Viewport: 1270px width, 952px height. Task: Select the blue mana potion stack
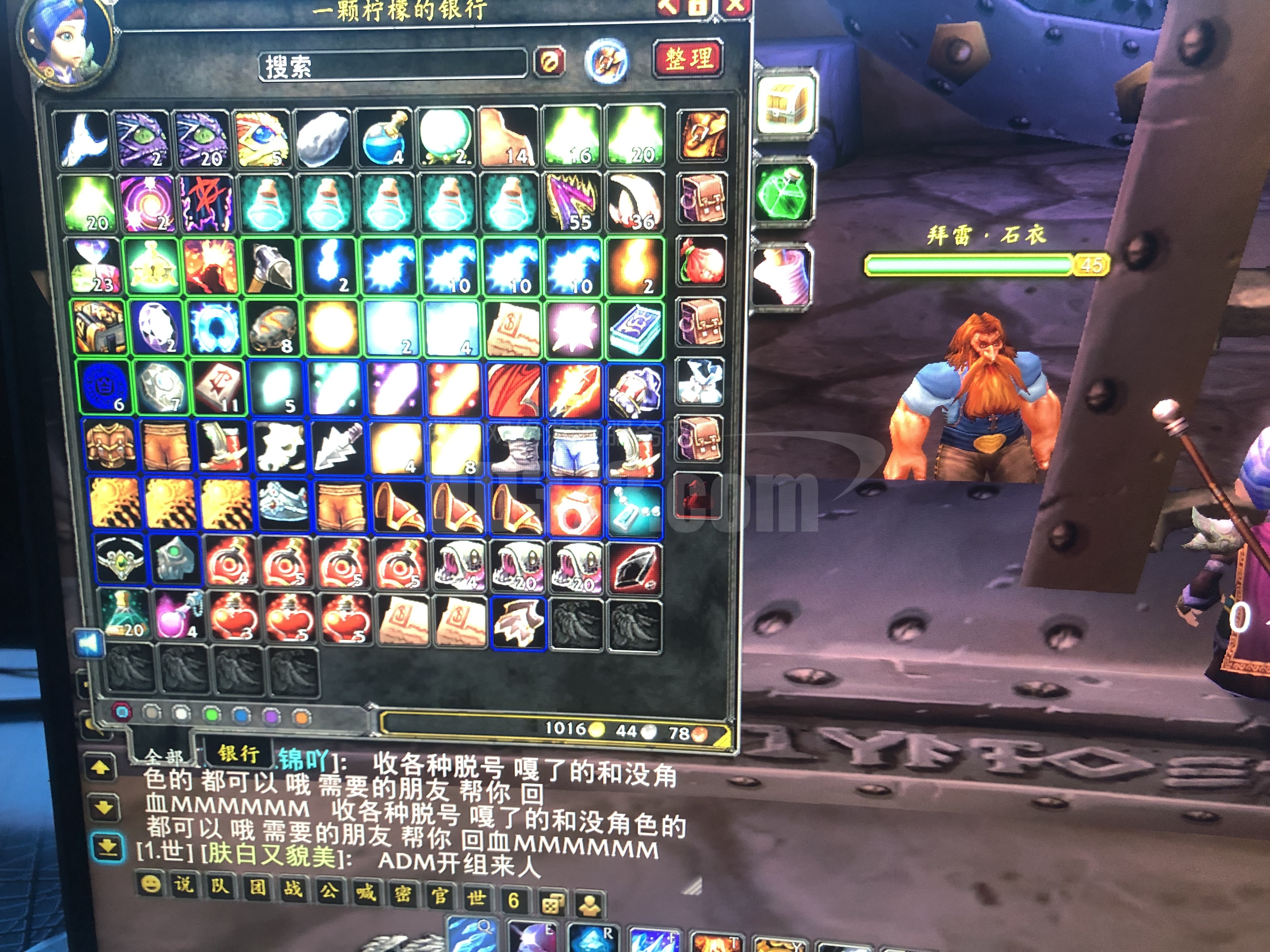coord(384,138)
